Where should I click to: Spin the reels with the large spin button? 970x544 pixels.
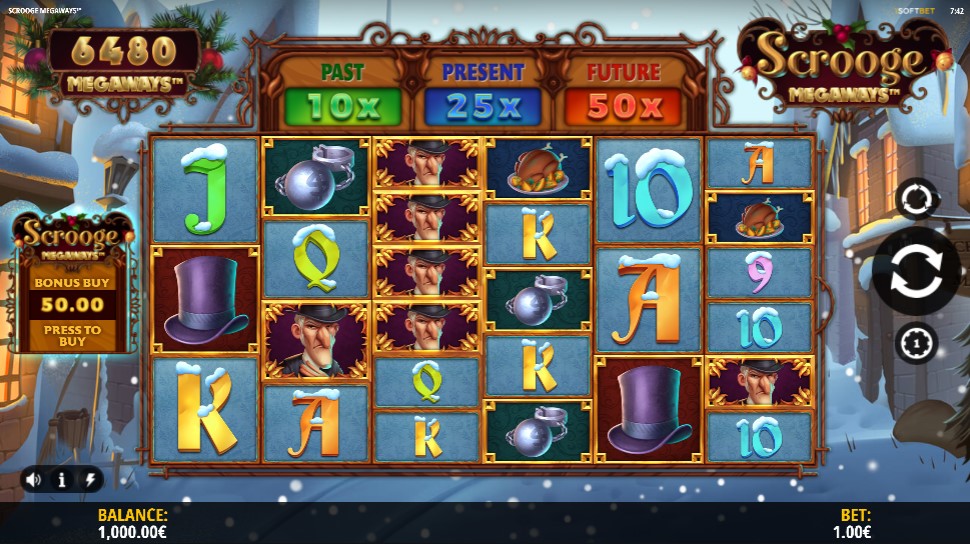(916, 271)
